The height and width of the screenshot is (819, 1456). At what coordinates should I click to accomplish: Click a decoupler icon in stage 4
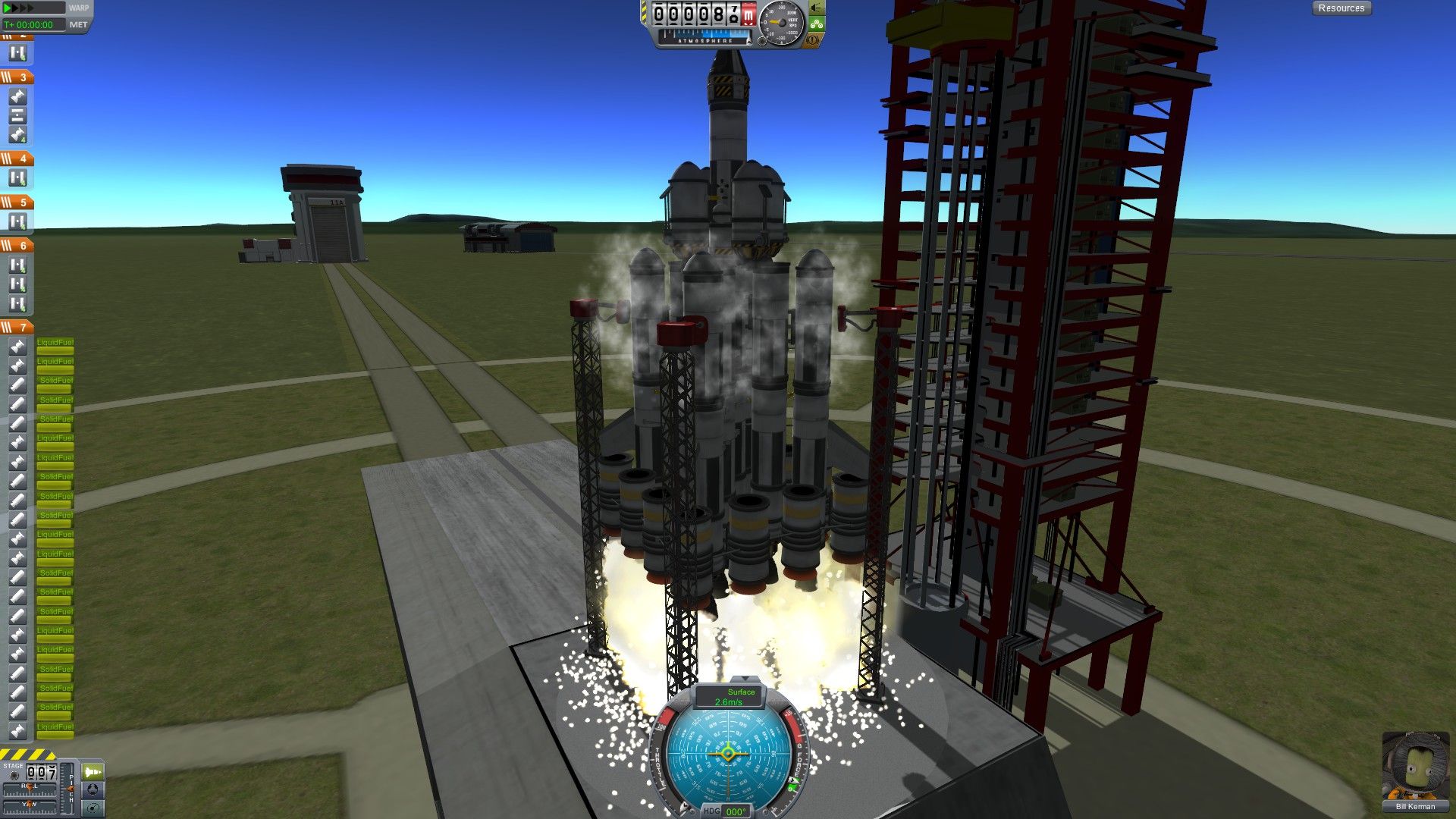pyautogui.click(x=17, y=176)
